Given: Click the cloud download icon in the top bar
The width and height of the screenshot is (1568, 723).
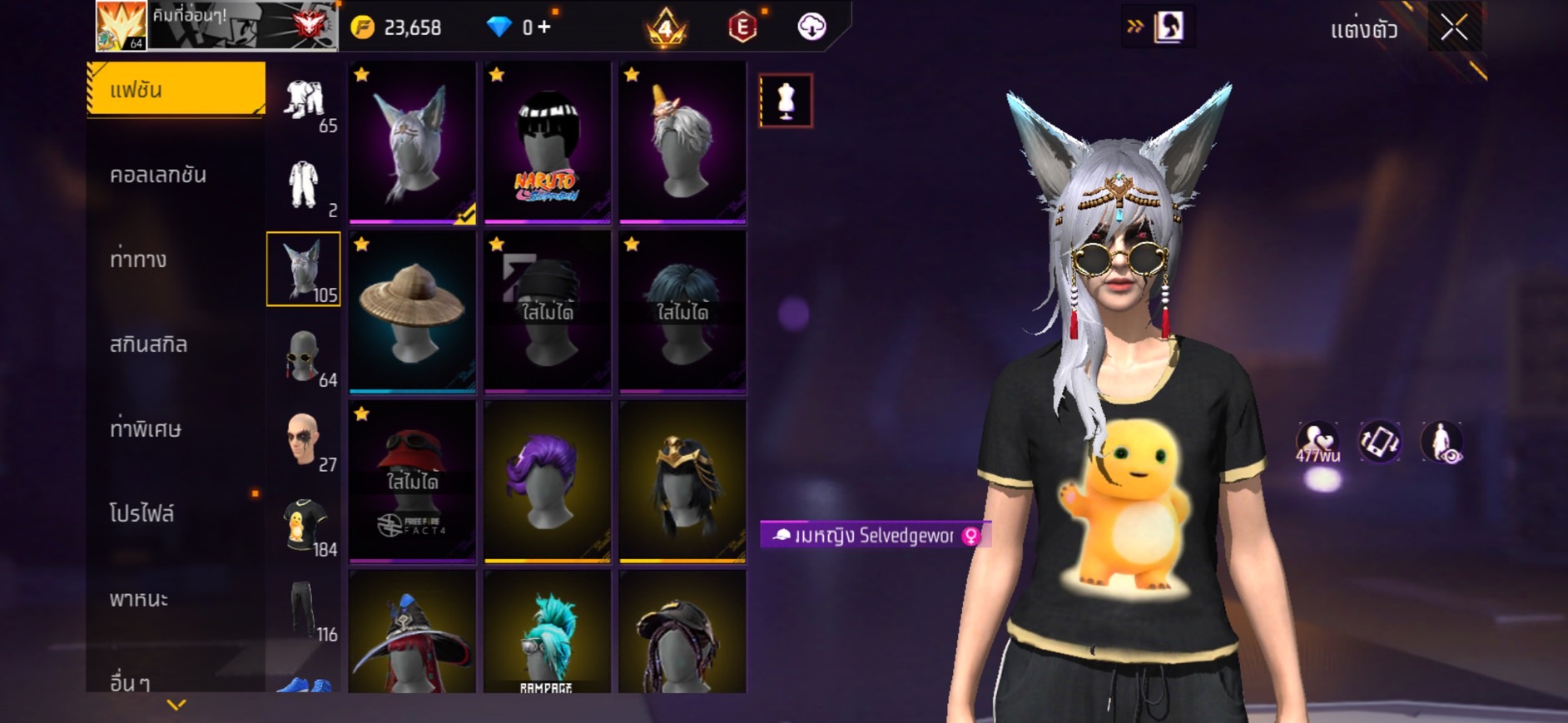Looking at the screenshot, I should coord(811,26).
